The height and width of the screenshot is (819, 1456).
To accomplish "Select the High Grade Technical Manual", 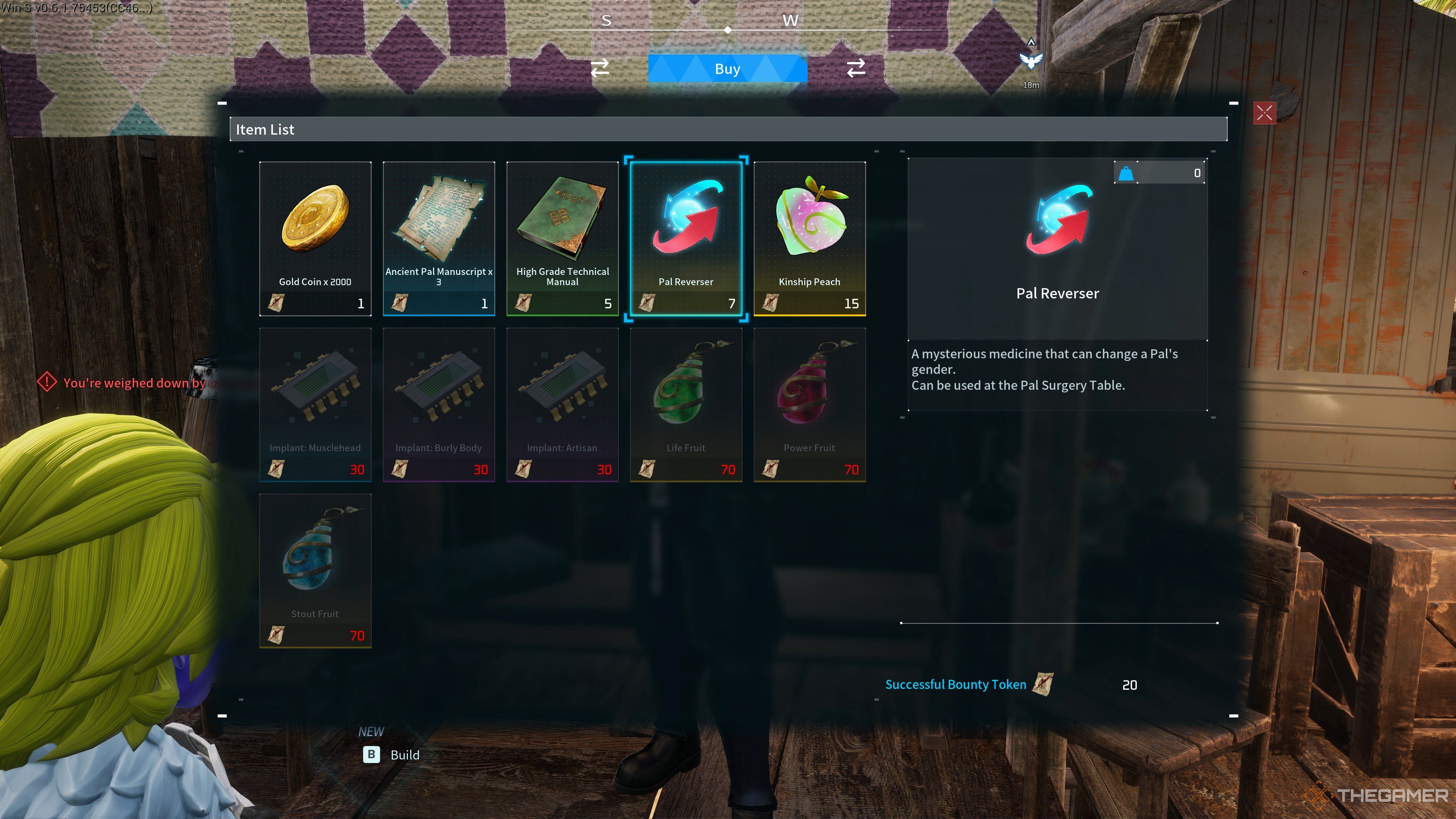I will (562, 238).
